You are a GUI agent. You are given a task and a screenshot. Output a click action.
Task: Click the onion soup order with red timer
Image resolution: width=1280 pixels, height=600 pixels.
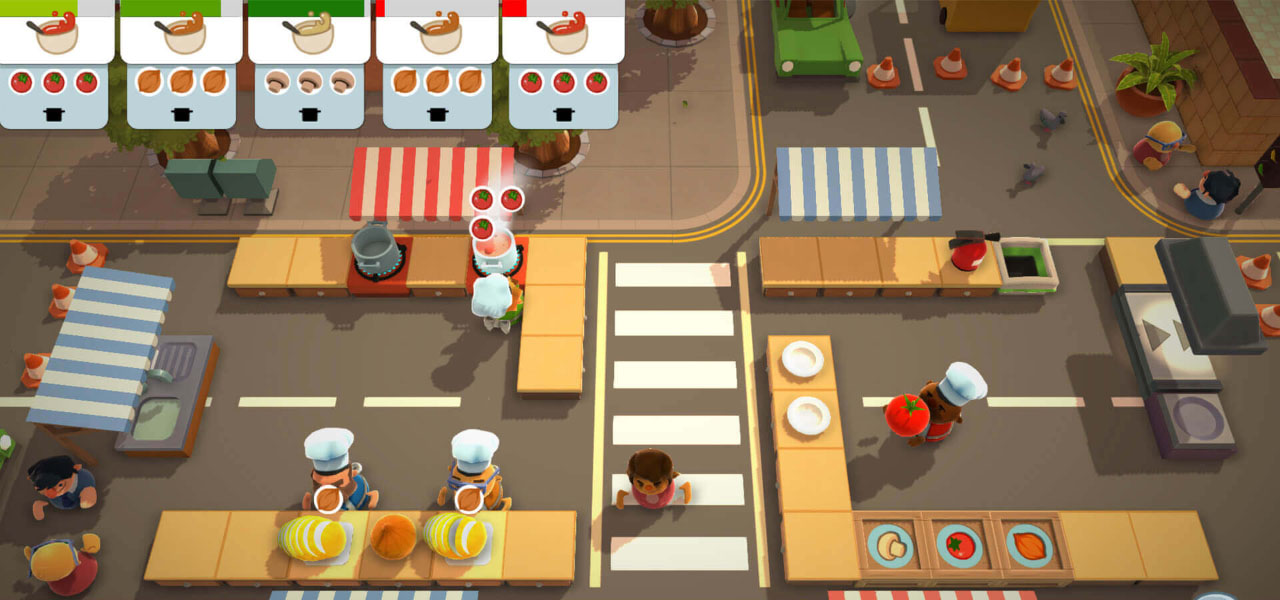tap(436, 65)
